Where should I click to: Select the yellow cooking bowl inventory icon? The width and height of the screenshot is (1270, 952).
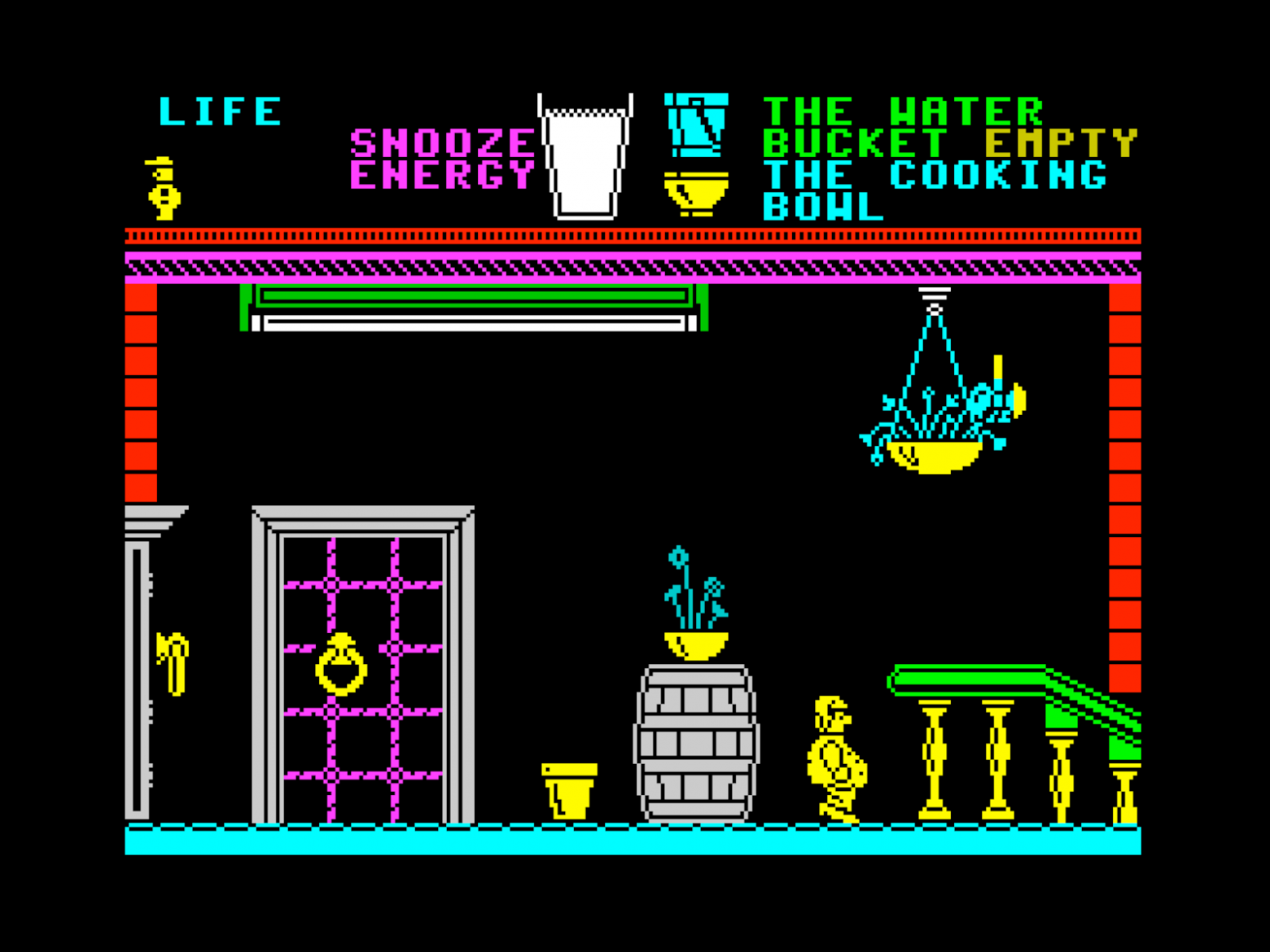(696, 193)
